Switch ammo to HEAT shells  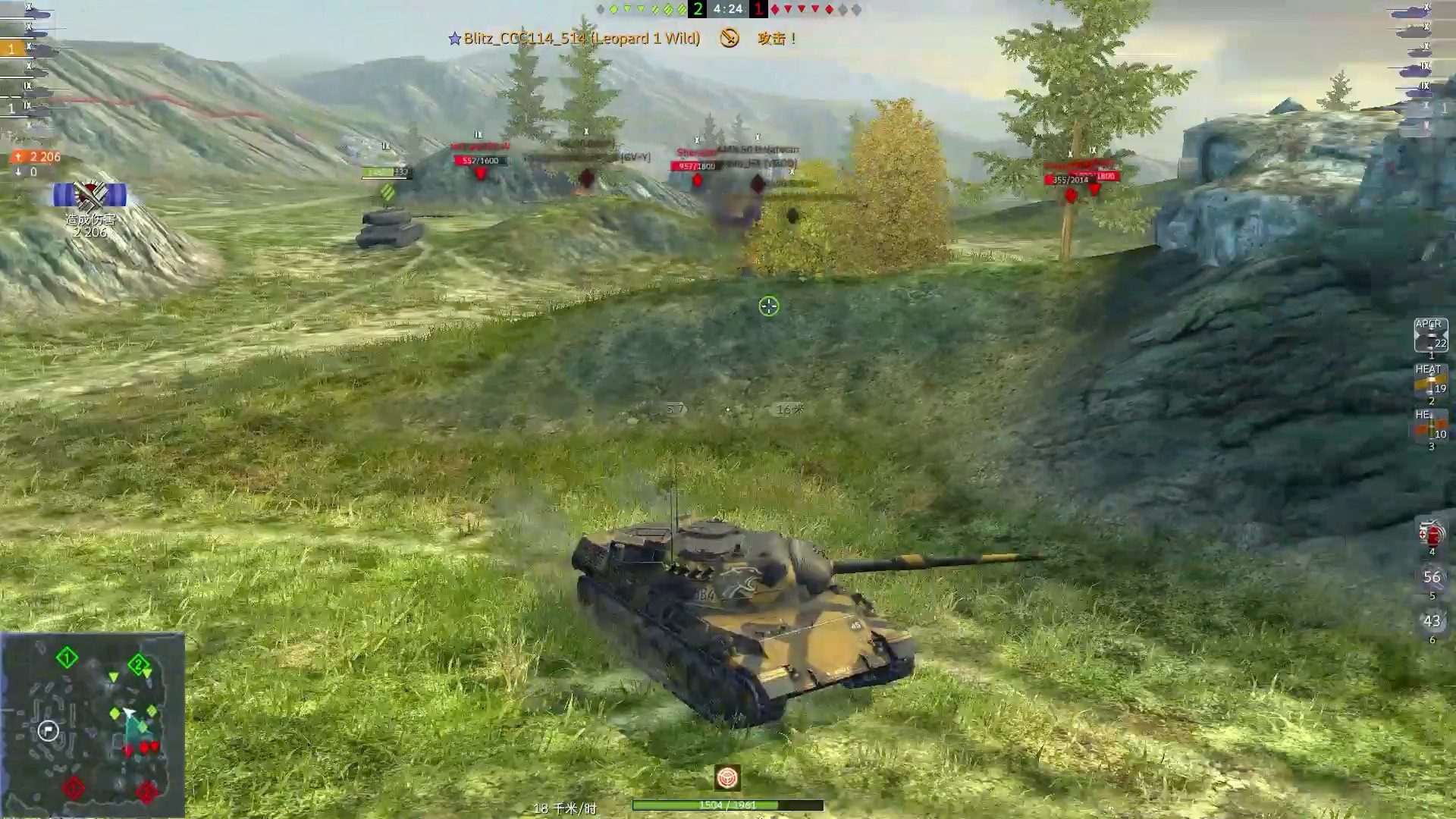click(x=1430, y=381)
